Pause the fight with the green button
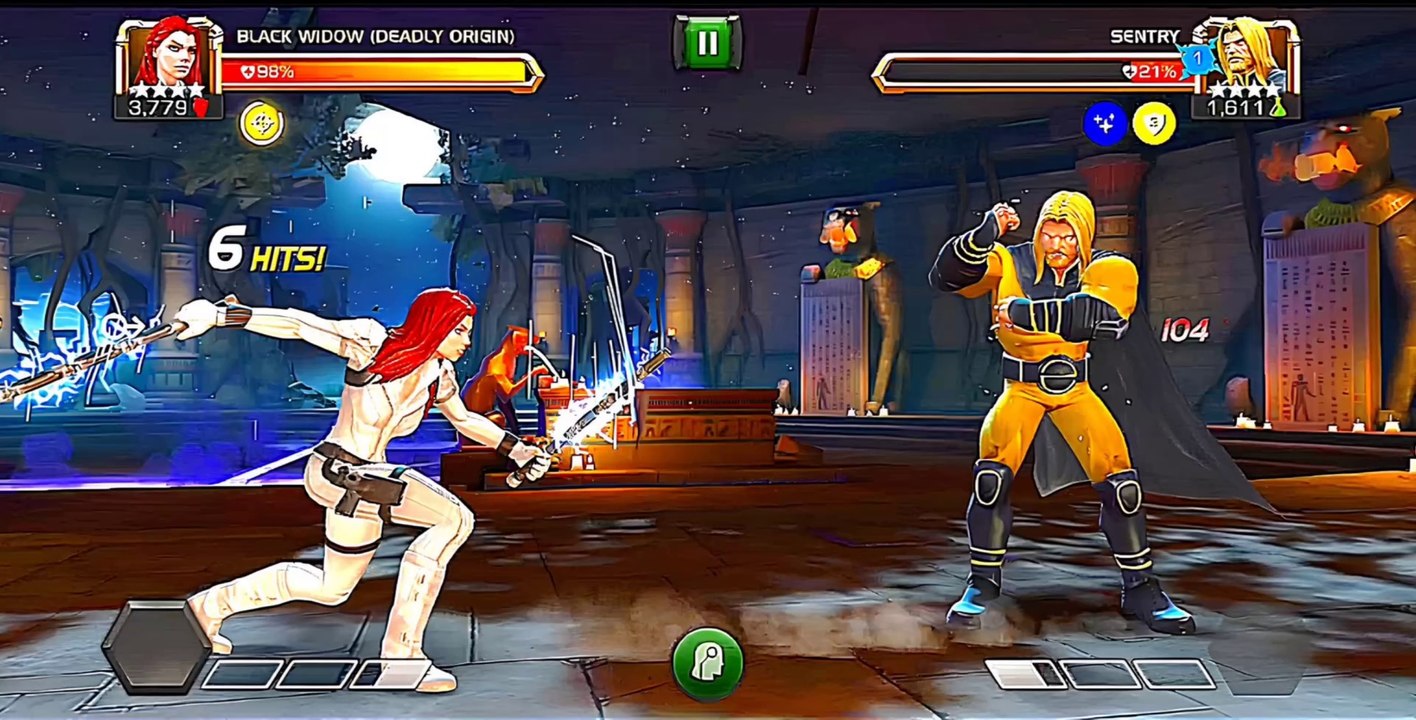Image resolution: width=1416 pixels, height=720 pixels. [x=707, y=43]
